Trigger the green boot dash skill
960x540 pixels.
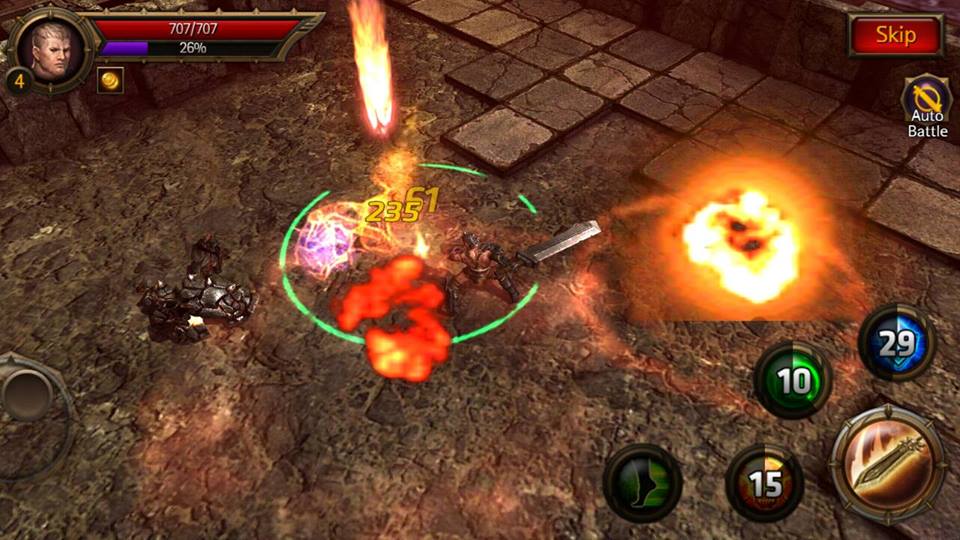pos(642,482)
